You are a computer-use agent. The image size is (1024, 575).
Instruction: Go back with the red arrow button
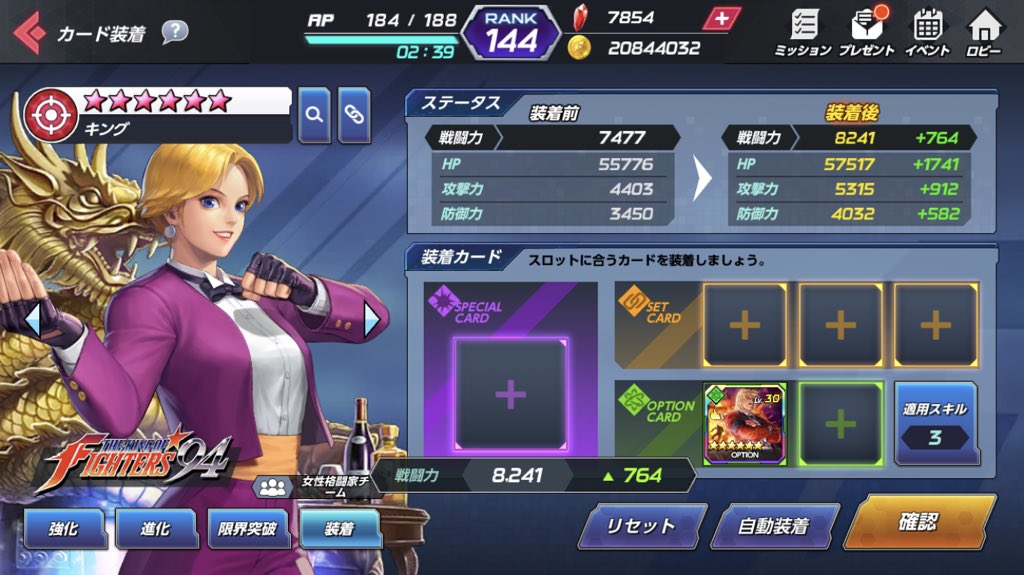tap(28, 34)
